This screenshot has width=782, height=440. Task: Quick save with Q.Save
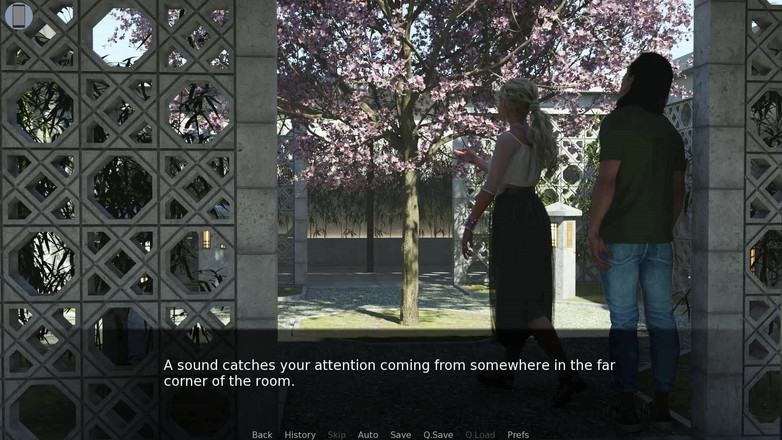tap(438, 435)
